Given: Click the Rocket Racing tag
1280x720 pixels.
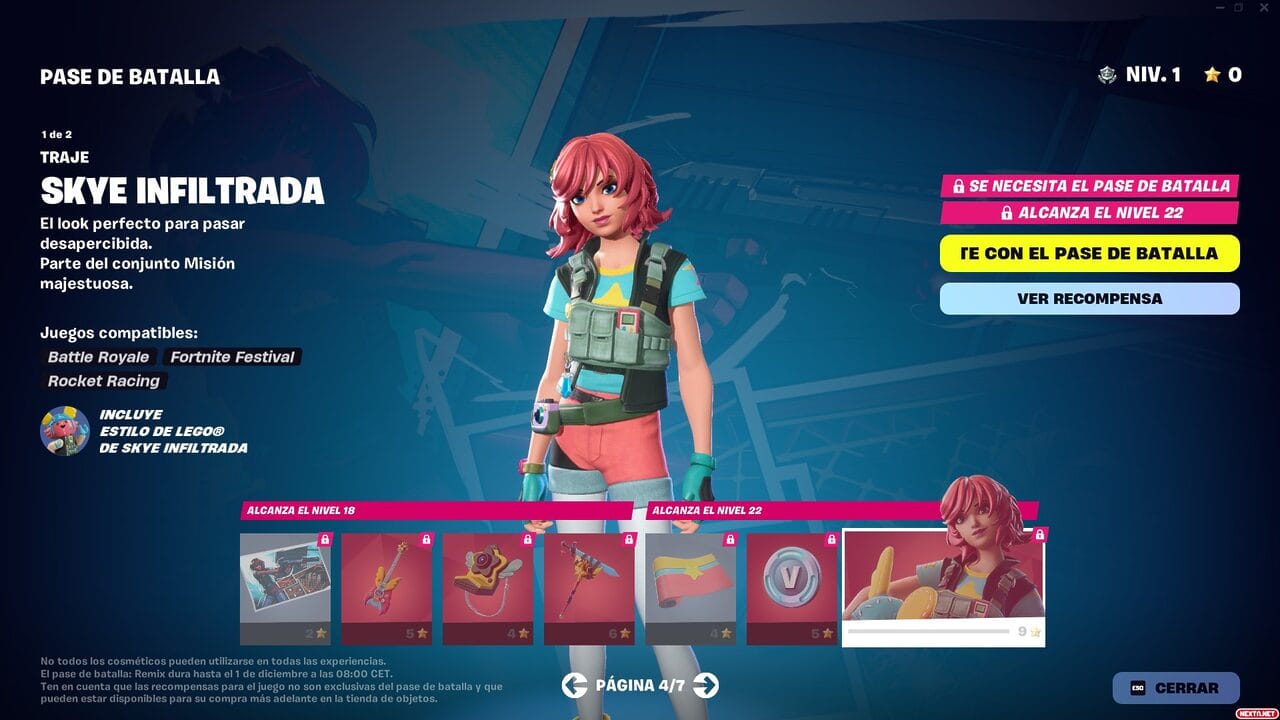Looking at the screenshot, I should [103, 381].
